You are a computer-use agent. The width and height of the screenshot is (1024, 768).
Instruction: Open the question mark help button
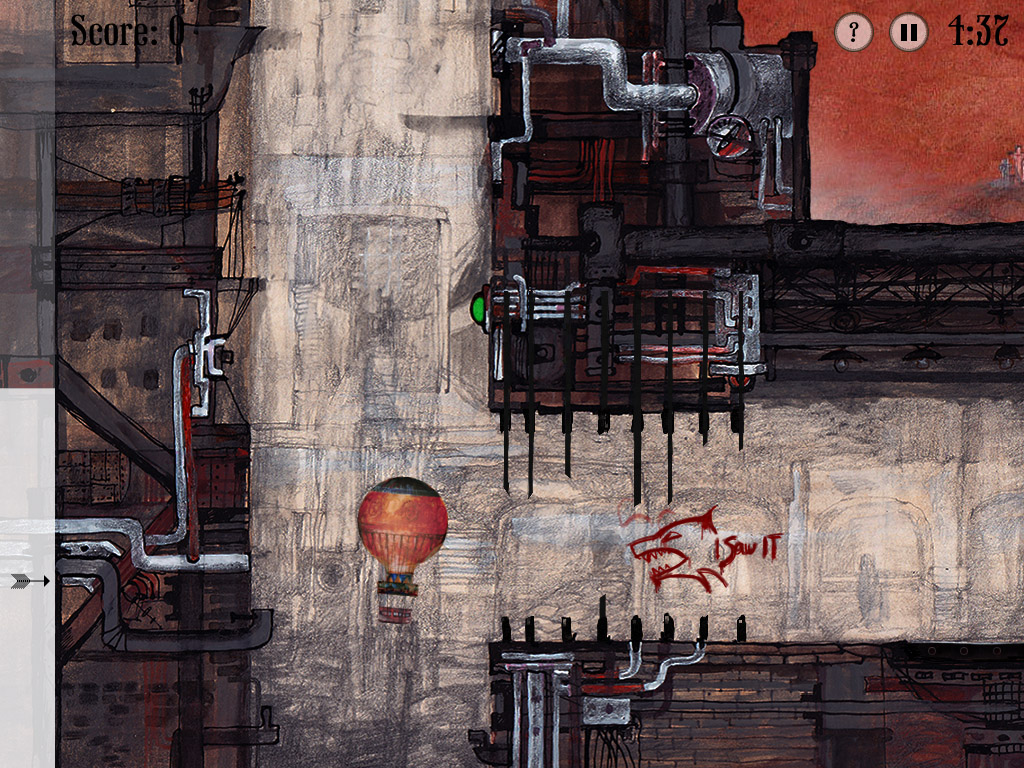(x=854, y=32)
